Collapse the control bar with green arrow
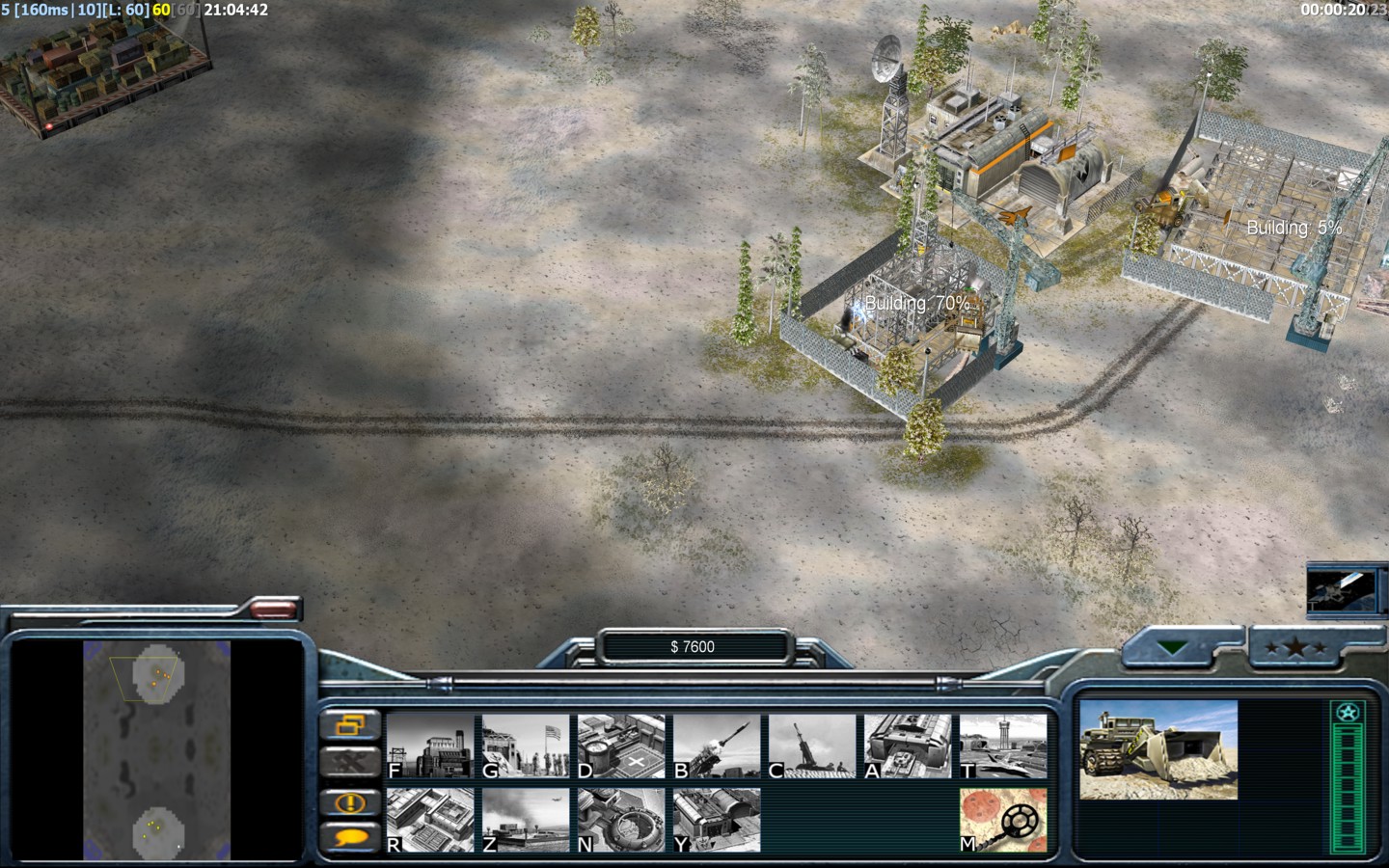 click(x=1173, y=648)
